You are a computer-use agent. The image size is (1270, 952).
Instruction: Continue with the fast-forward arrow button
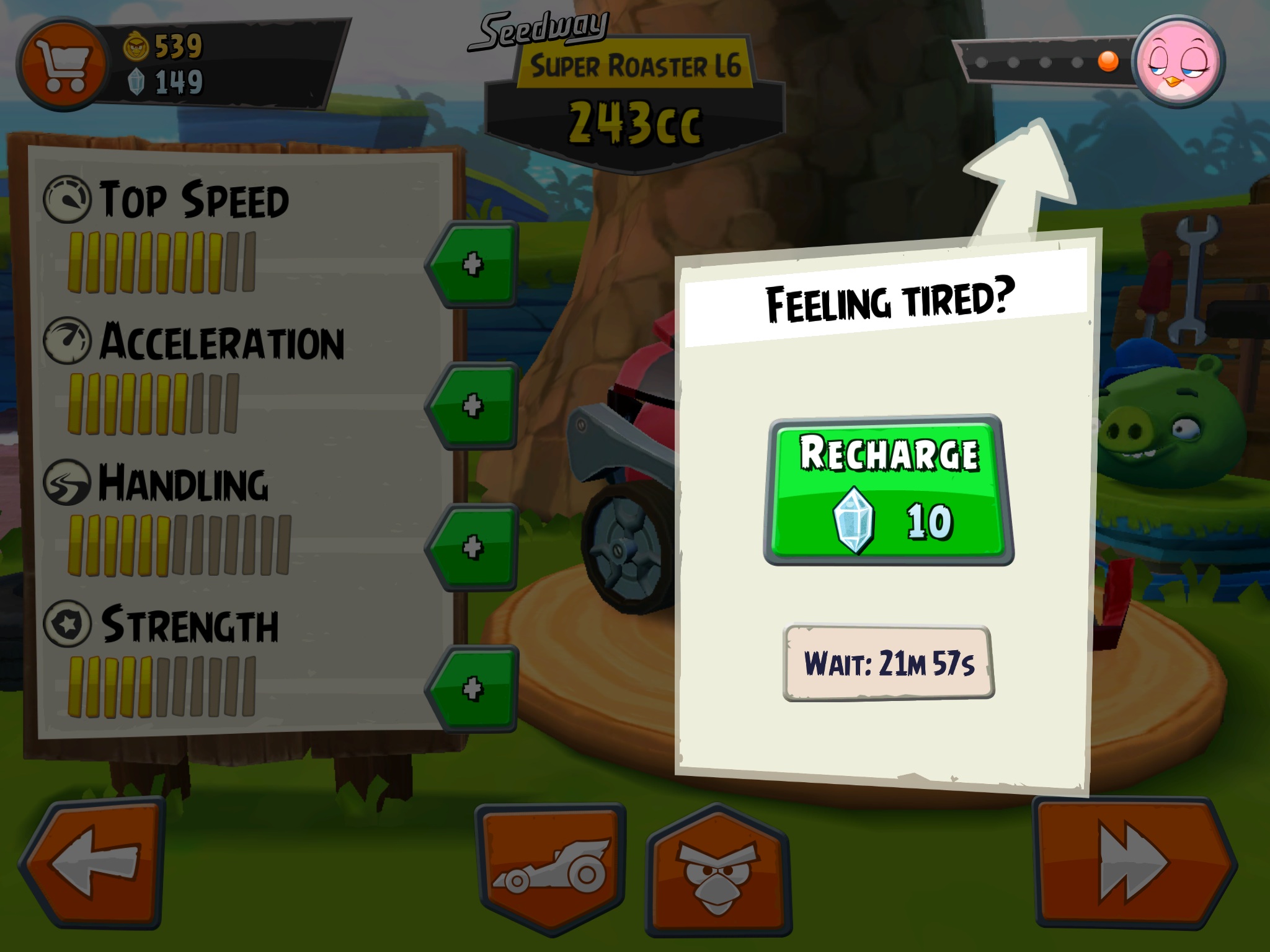click(1132, 862)
